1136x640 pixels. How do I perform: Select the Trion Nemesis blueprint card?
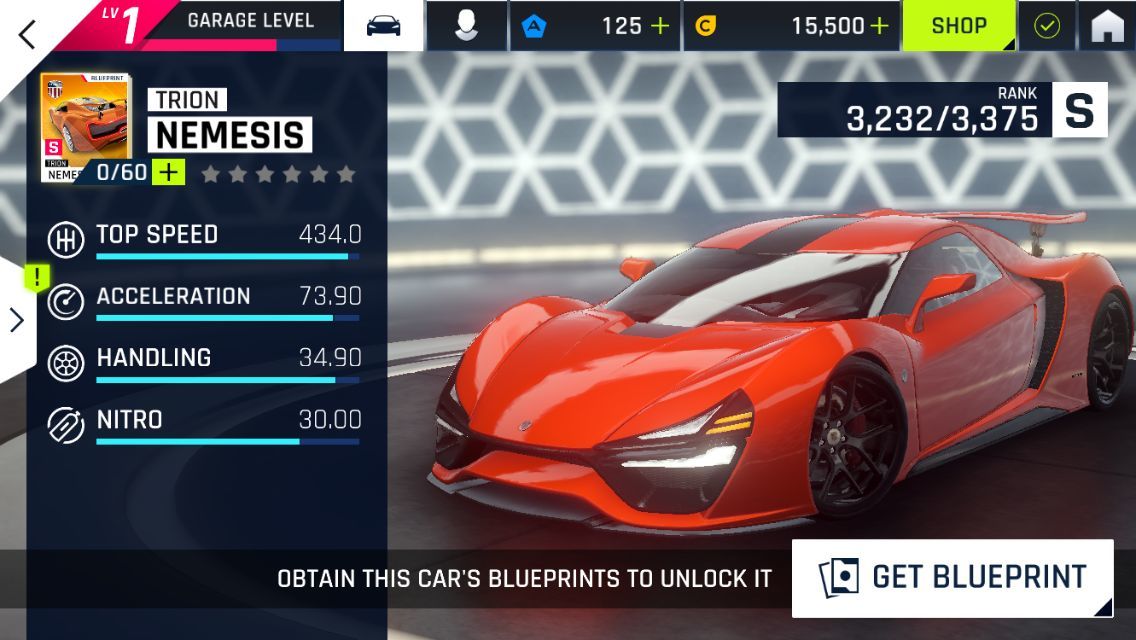coord(85,125)
